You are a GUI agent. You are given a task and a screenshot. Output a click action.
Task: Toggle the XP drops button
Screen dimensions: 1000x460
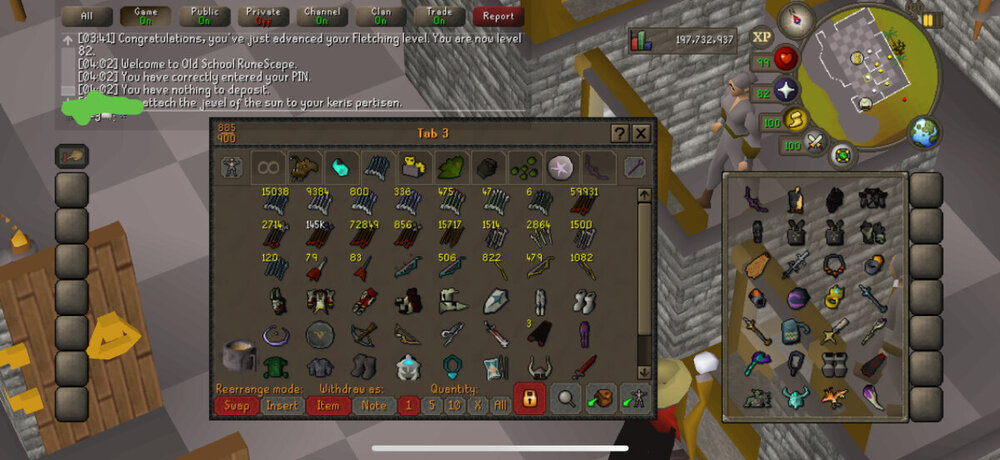point(762,36)
